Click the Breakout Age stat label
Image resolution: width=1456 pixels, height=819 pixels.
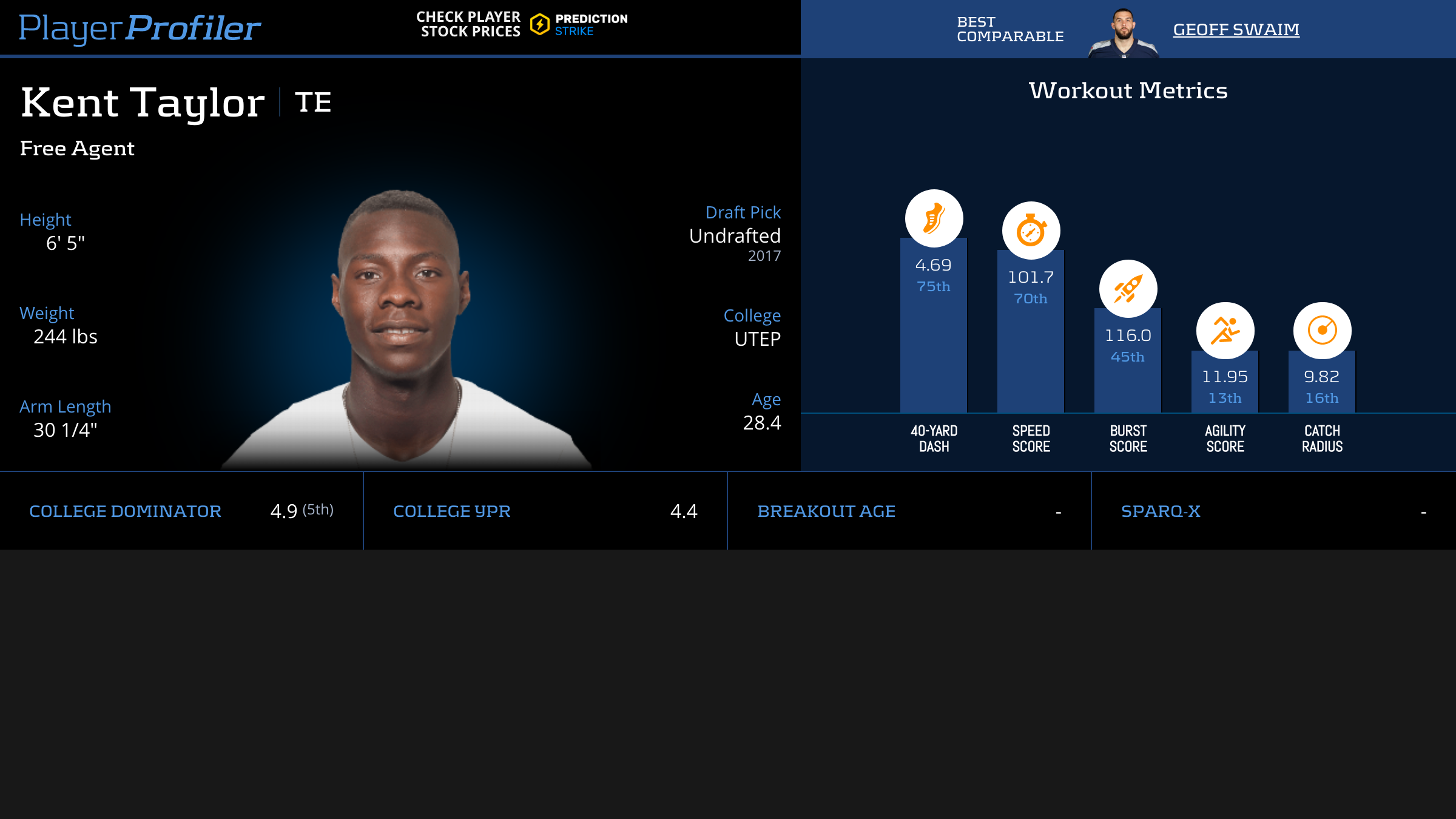pyautogui.click(x=826, y=511)
